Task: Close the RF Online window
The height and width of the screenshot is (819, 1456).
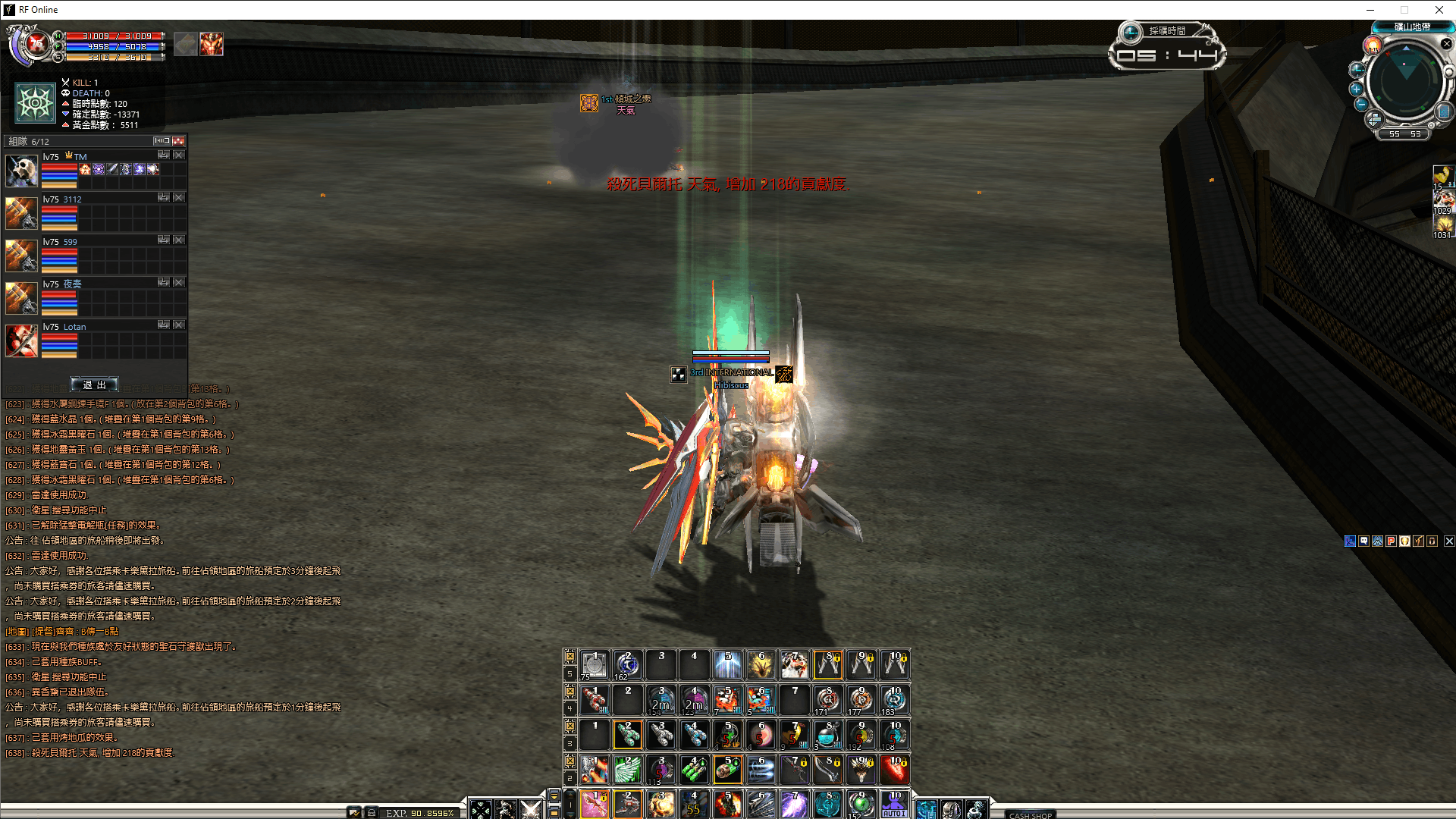Action: 1439,10
